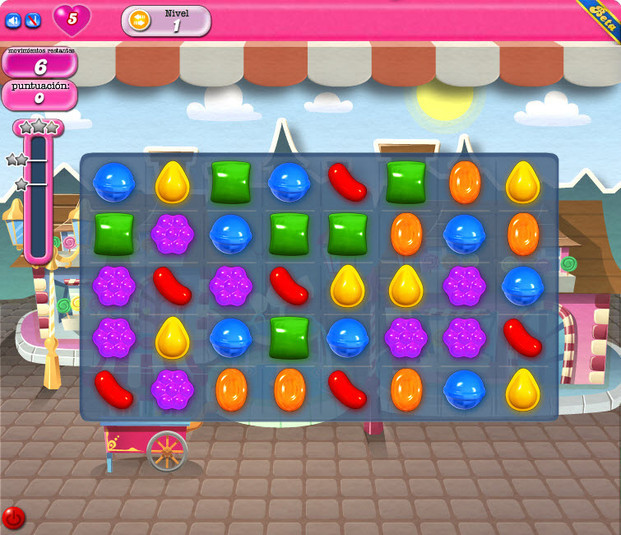Quit the level with the red power button
The width and height of the screenshot is (621, 535).
pyautogui.click(x=13, y=518)
